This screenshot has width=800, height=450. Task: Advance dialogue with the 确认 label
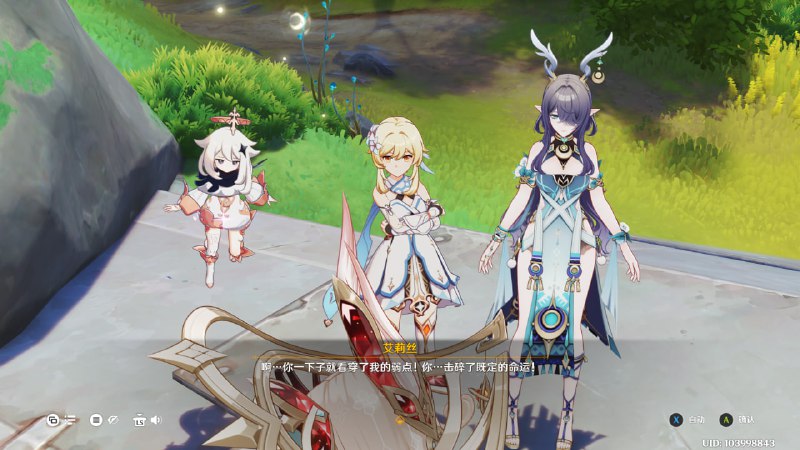[x=746, y=420]
